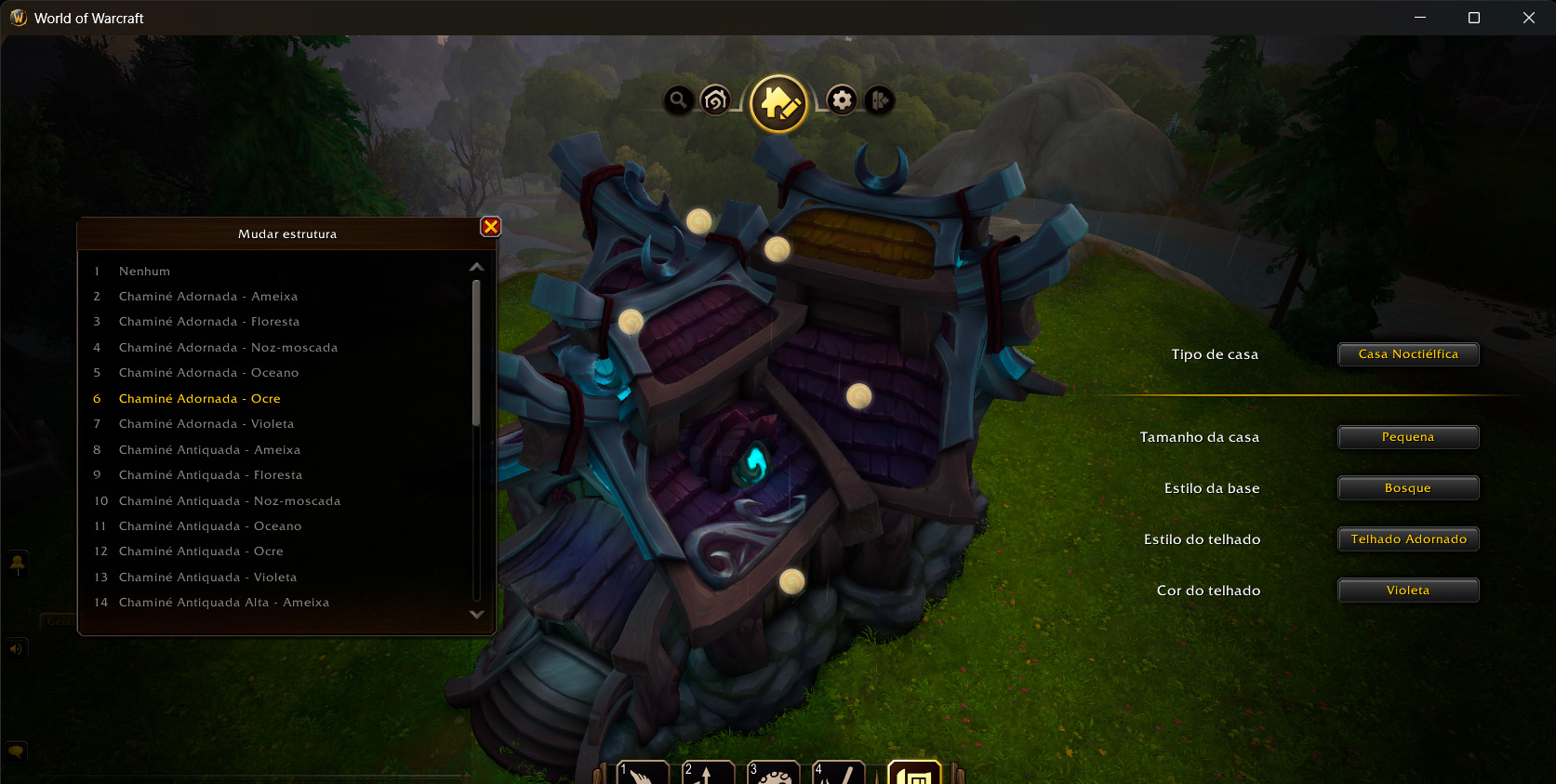Choose Chaminé Adornada - Ameixa
This screenshot has height=784, width=1556.
[207, 297]
